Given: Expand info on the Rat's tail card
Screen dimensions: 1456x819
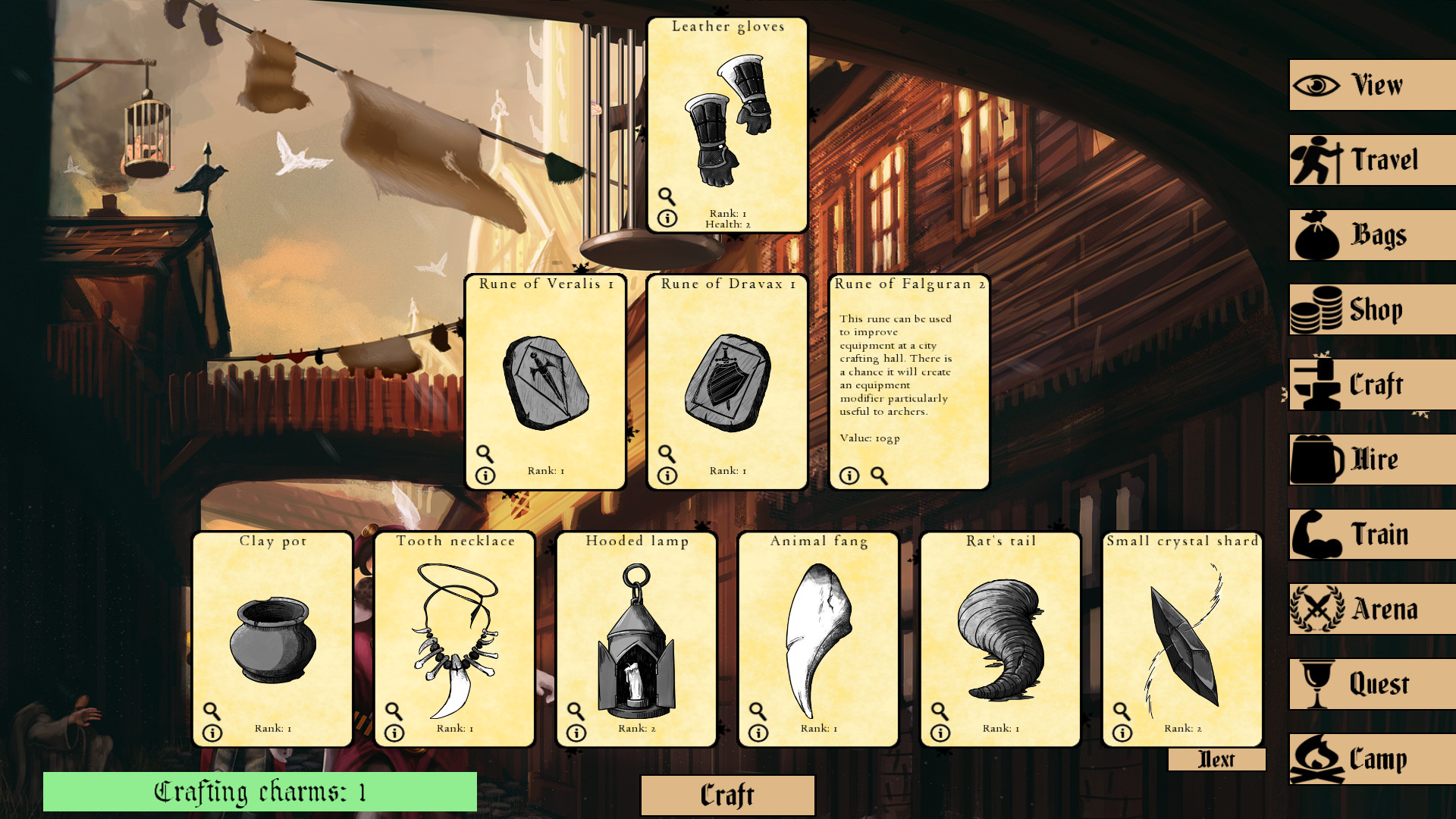Looking at the screenshot, I should point(940,732).
